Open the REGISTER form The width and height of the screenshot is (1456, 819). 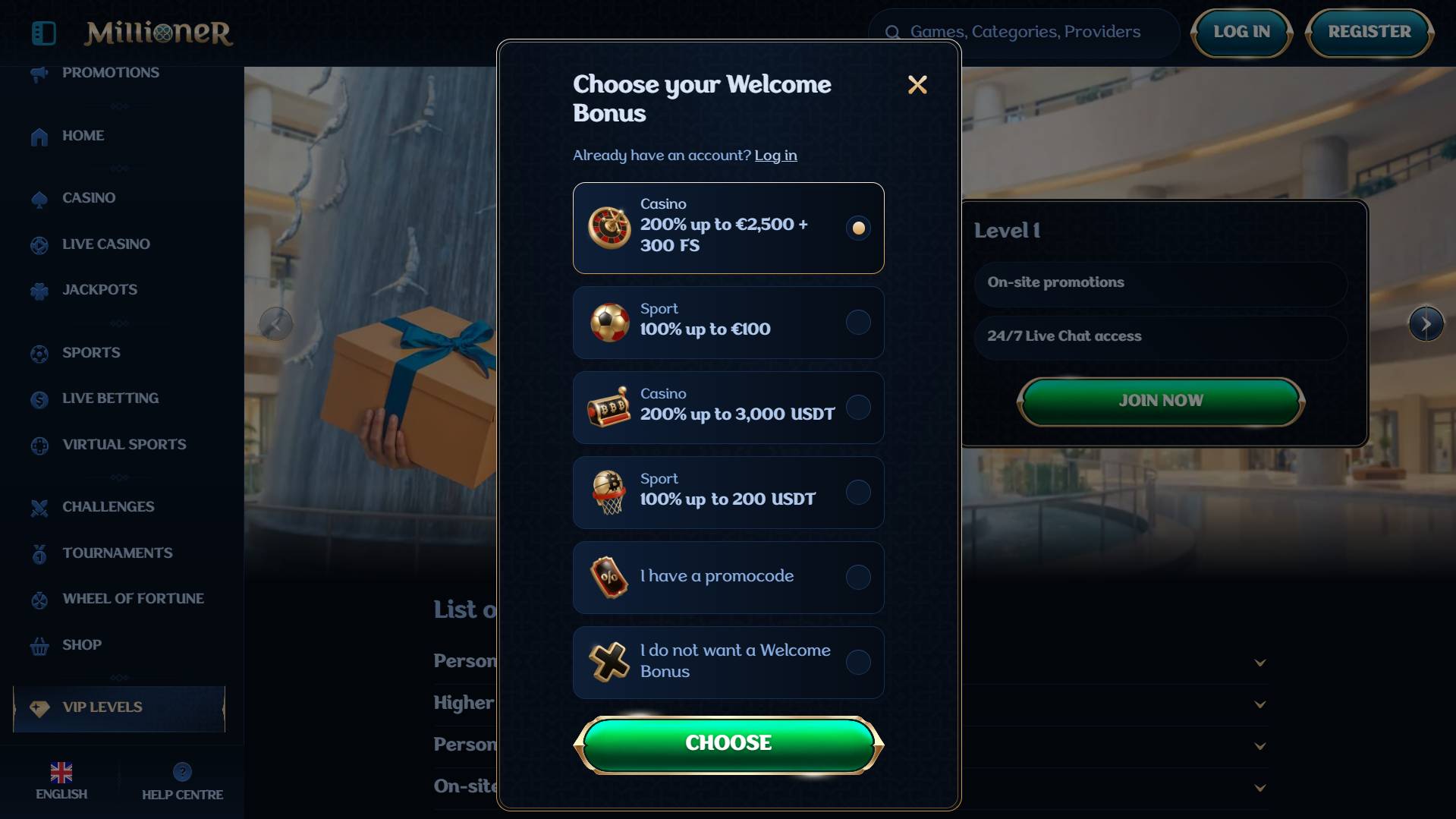click(1369, 33)
